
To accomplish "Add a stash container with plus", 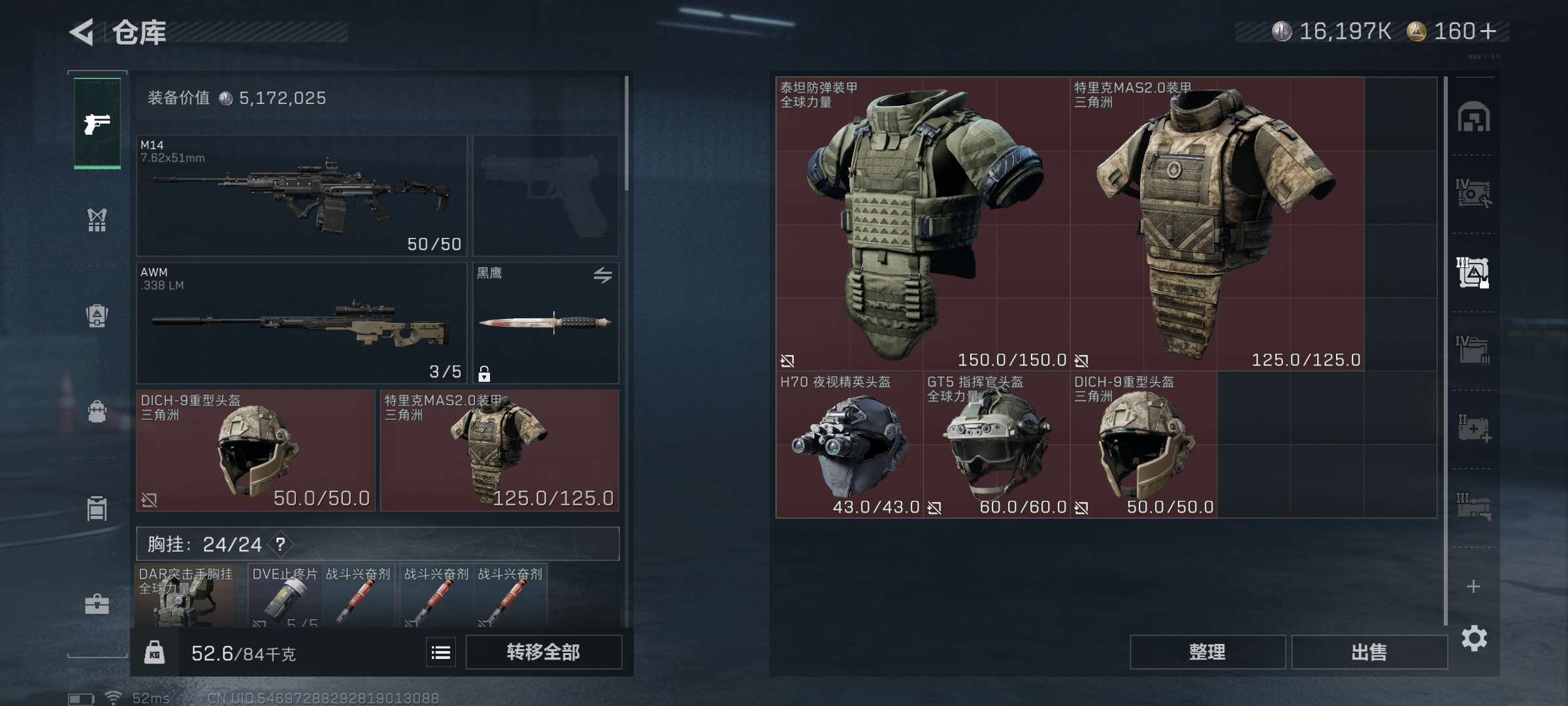I will 1473,586.
